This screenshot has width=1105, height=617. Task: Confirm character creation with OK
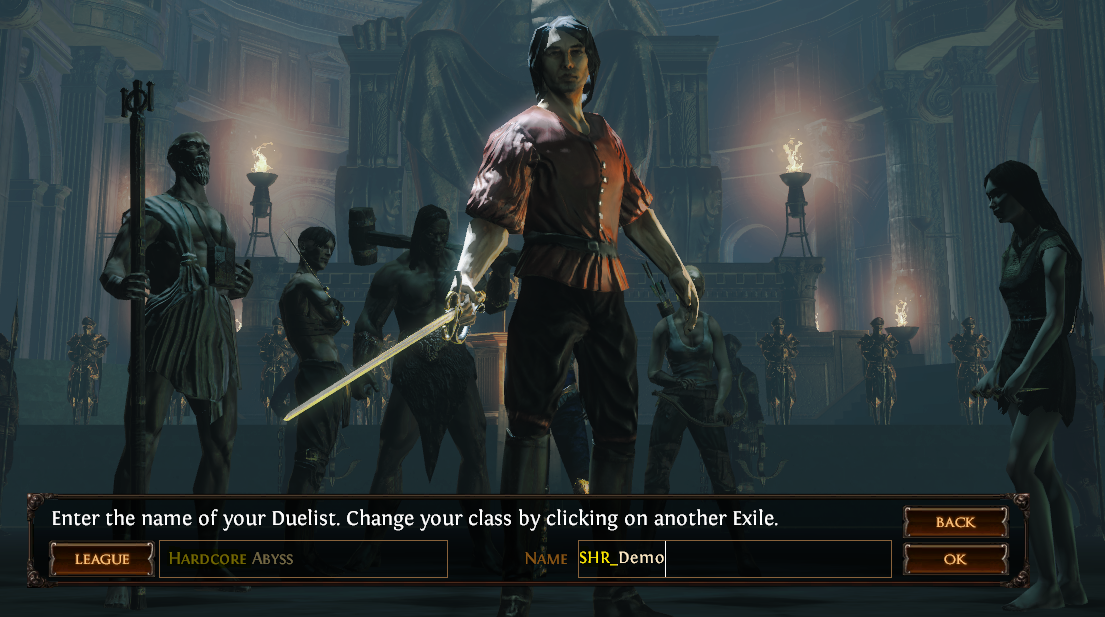[x=955, y=559]
